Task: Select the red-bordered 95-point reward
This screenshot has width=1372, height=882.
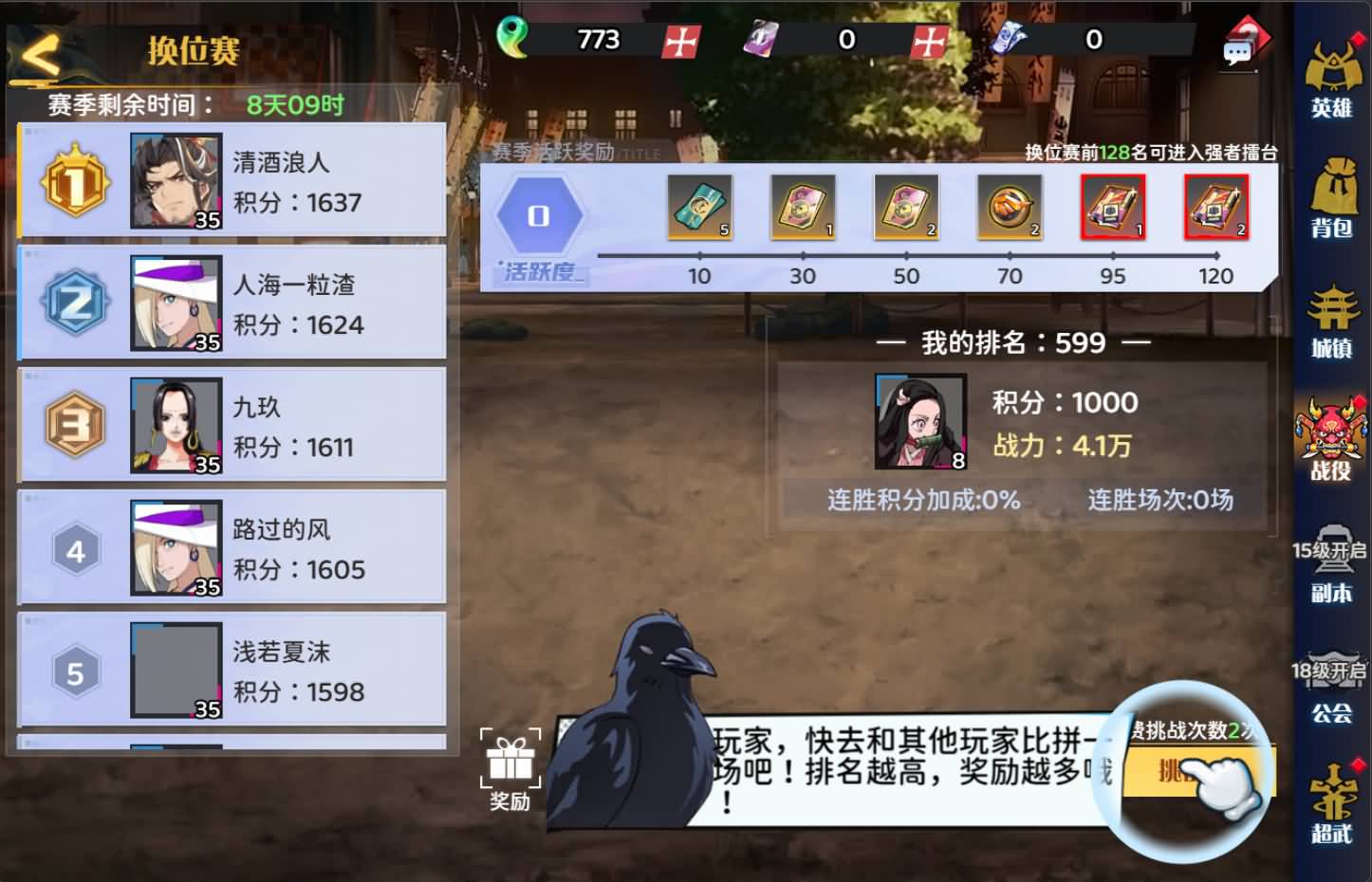Action: click(x=1113, y=206)
